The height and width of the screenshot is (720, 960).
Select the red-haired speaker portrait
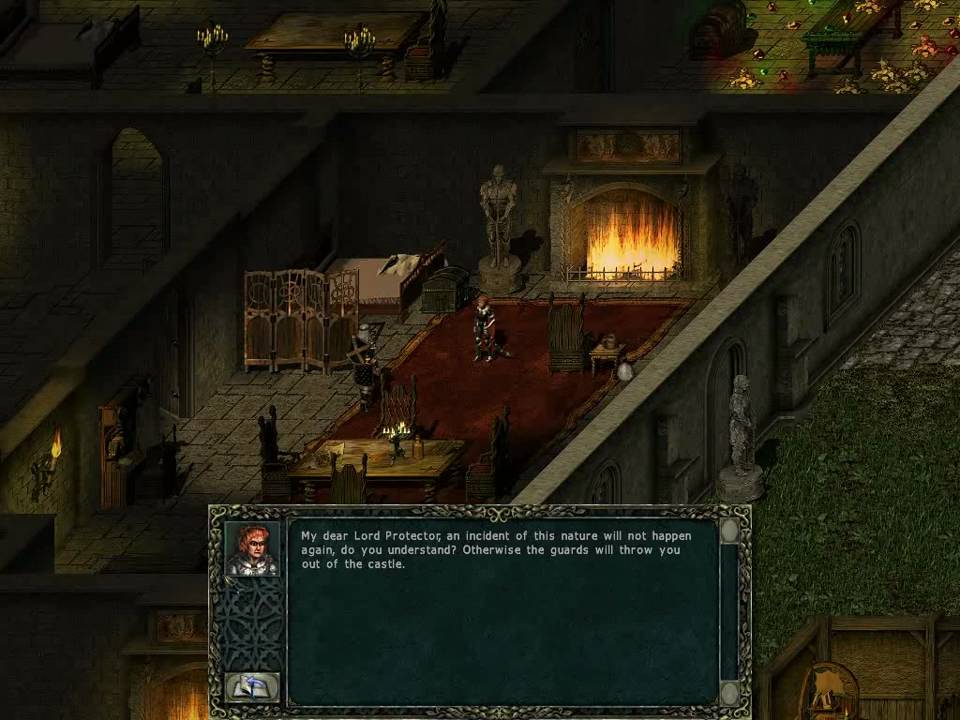tap(251, 548)
